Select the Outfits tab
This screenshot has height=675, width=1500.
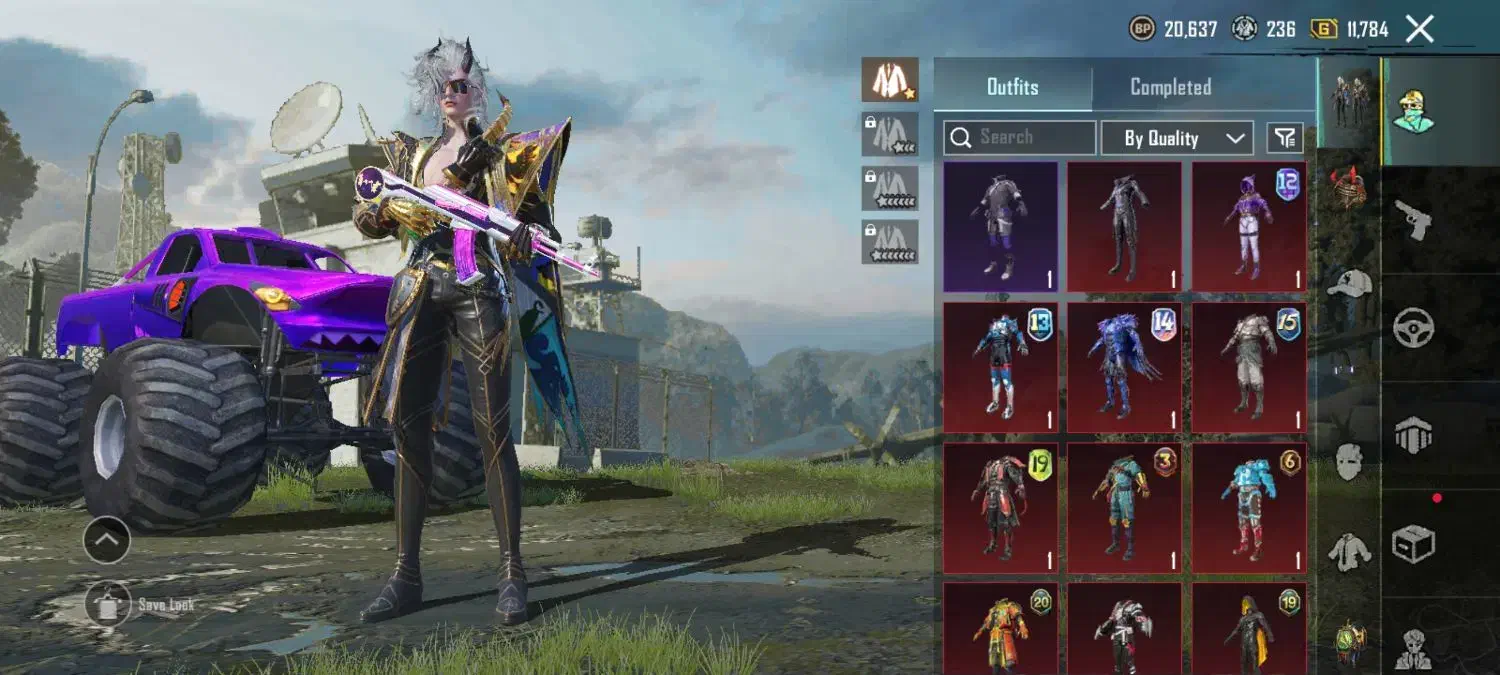click(1012, 87)
